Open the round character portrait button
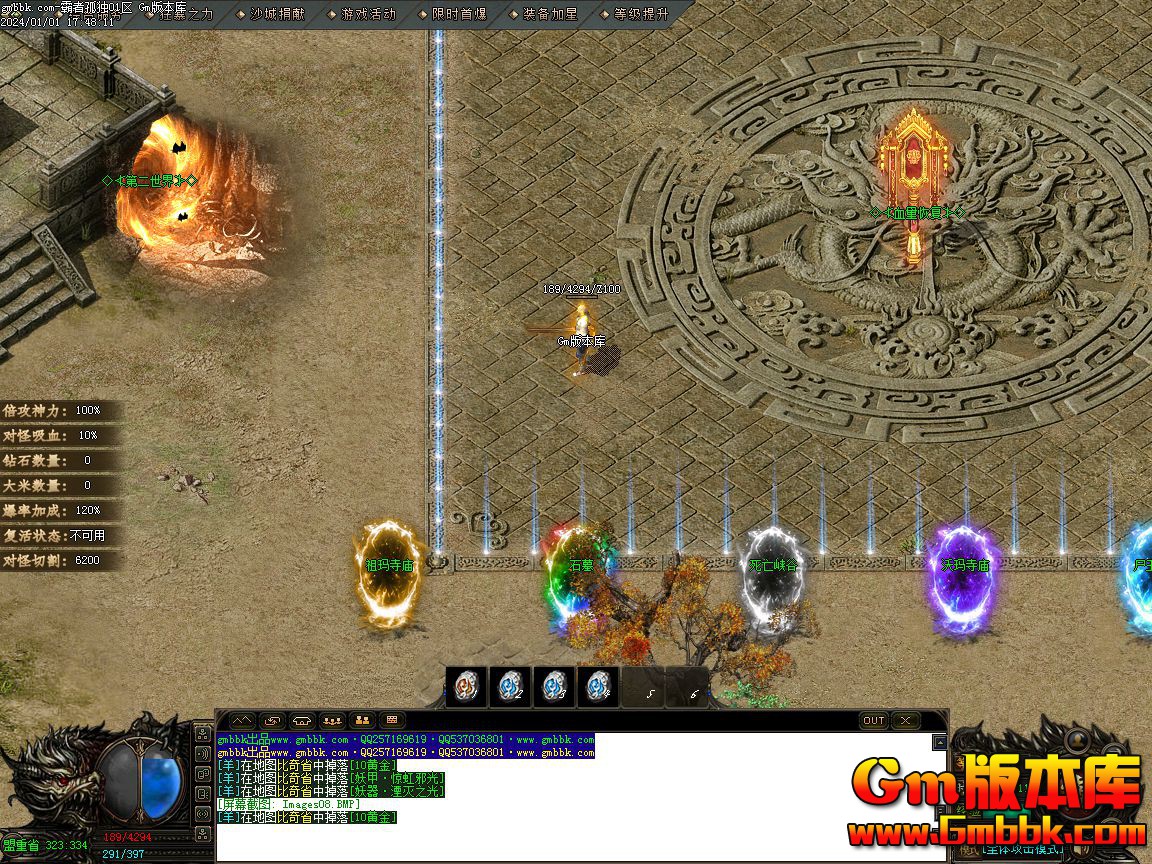The height and width of the screenshot is (864, 1152). [1078, 741]
